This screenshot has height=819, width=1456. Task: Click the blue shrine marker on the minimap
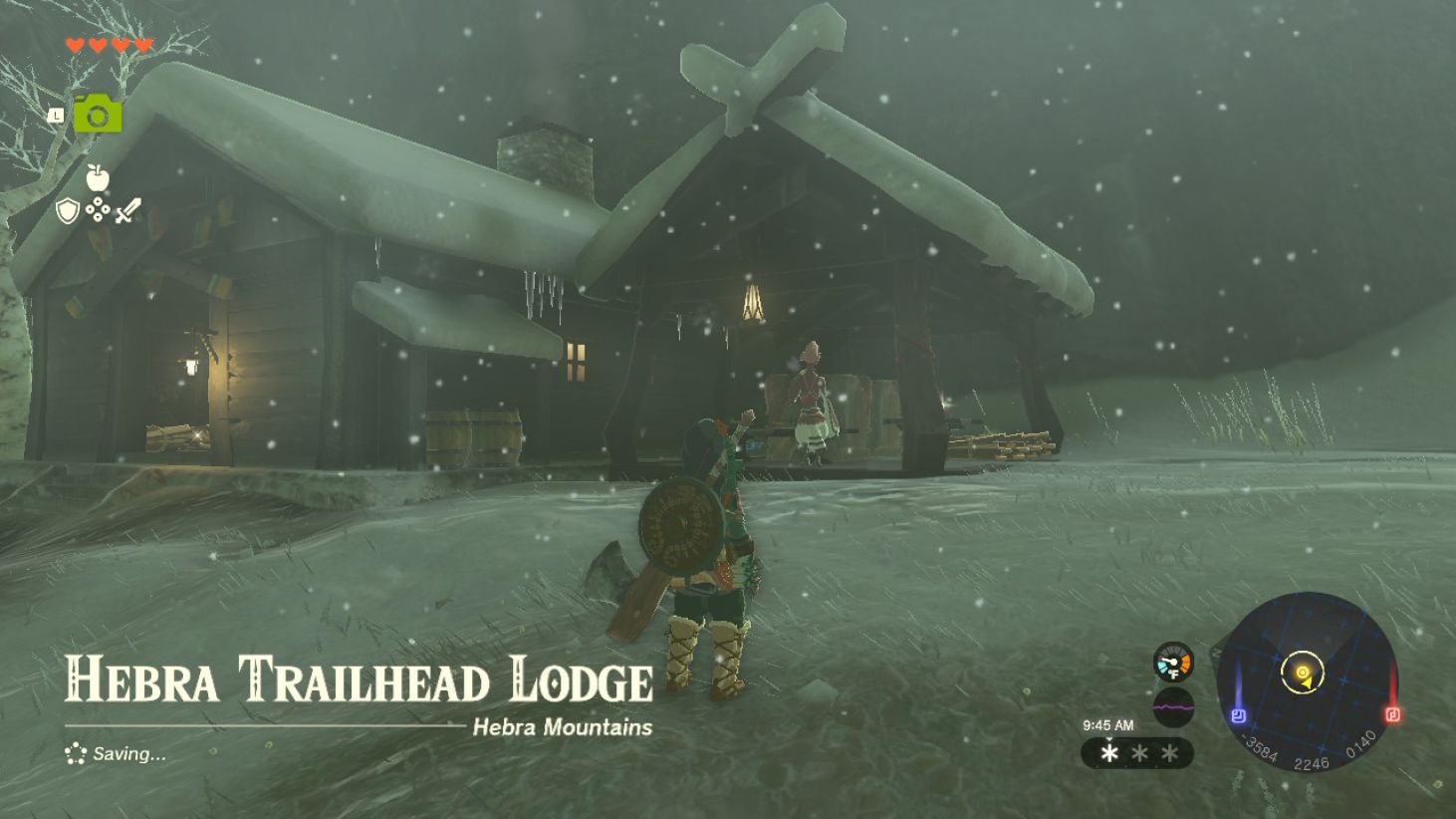pos(1239,714)
